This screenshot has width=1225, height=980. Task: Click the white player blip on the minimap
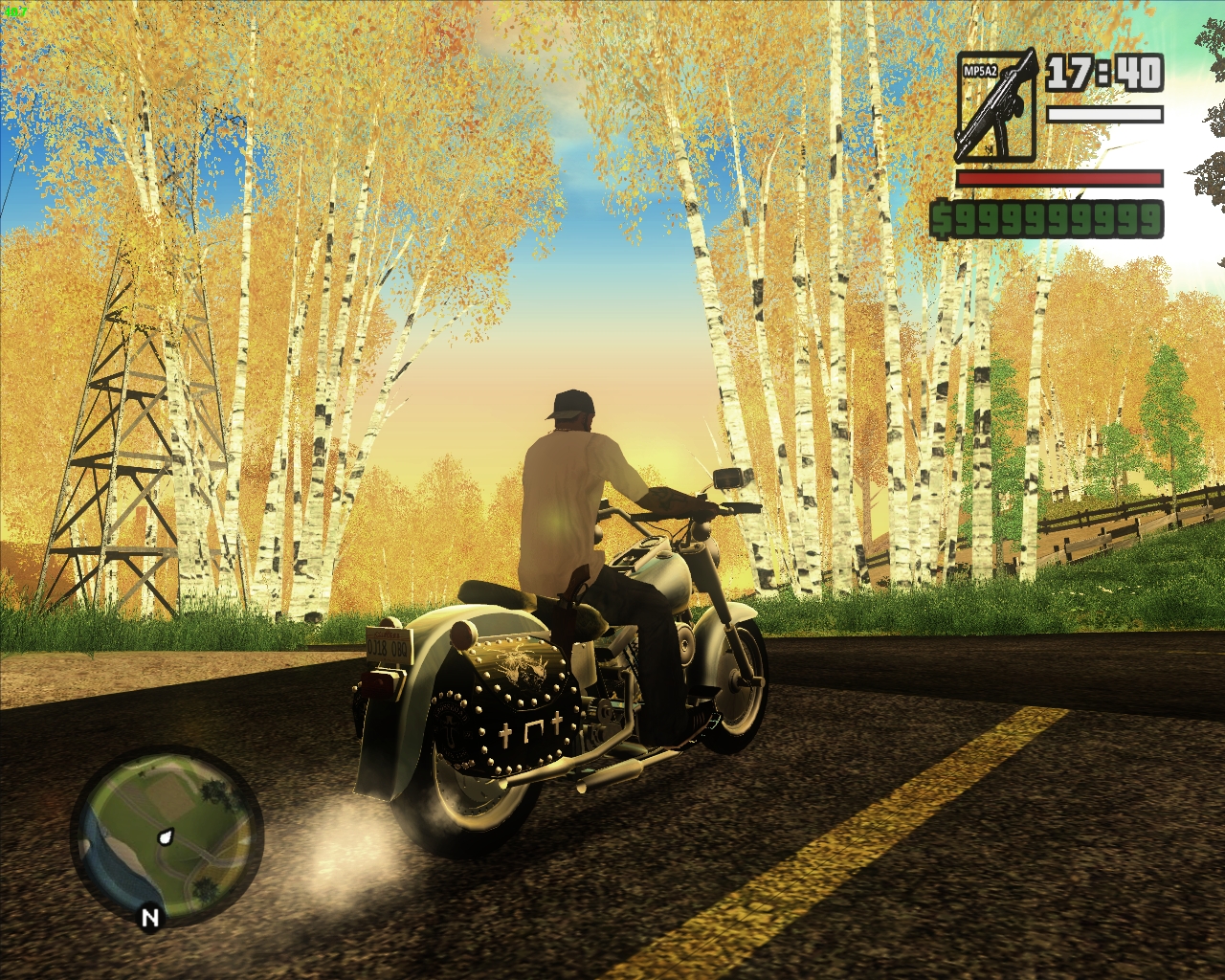165,837
